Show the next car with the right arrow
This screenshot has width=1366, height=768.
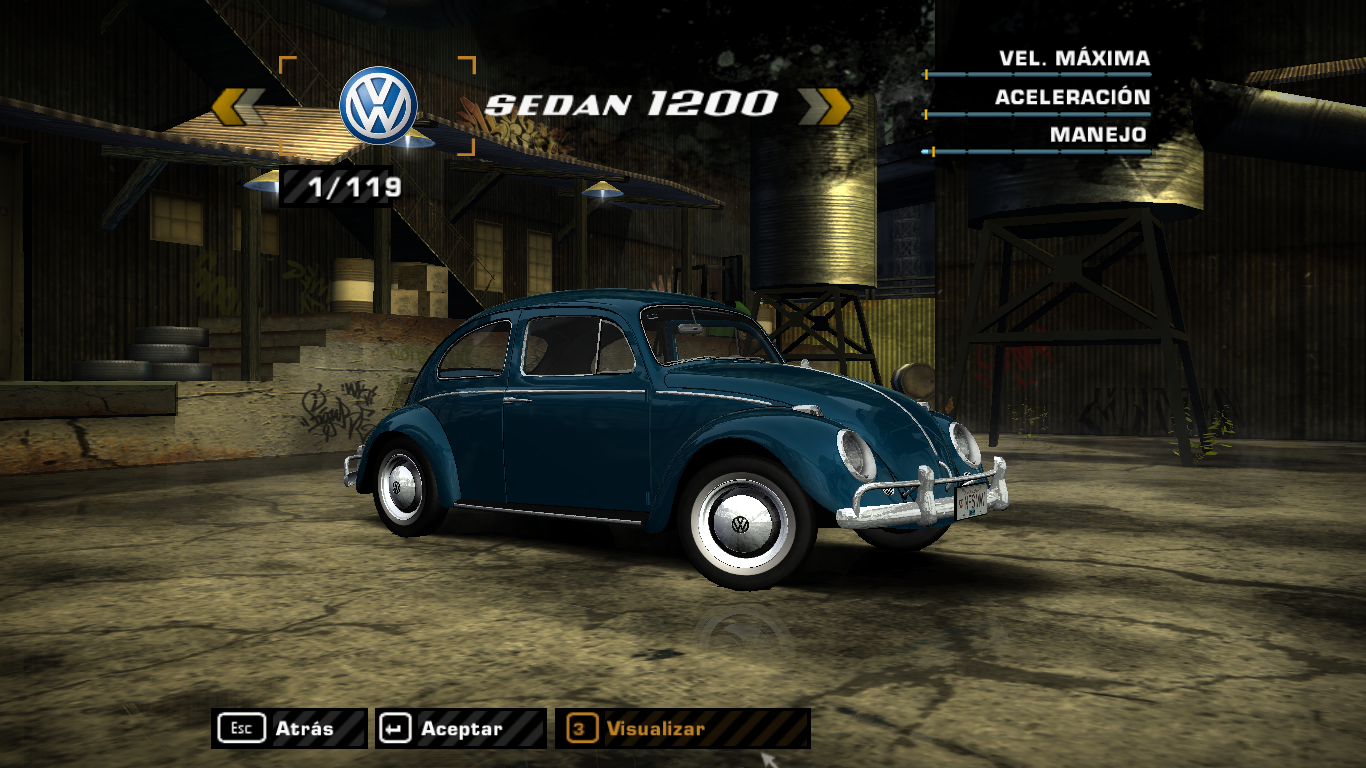pos(824,106)
